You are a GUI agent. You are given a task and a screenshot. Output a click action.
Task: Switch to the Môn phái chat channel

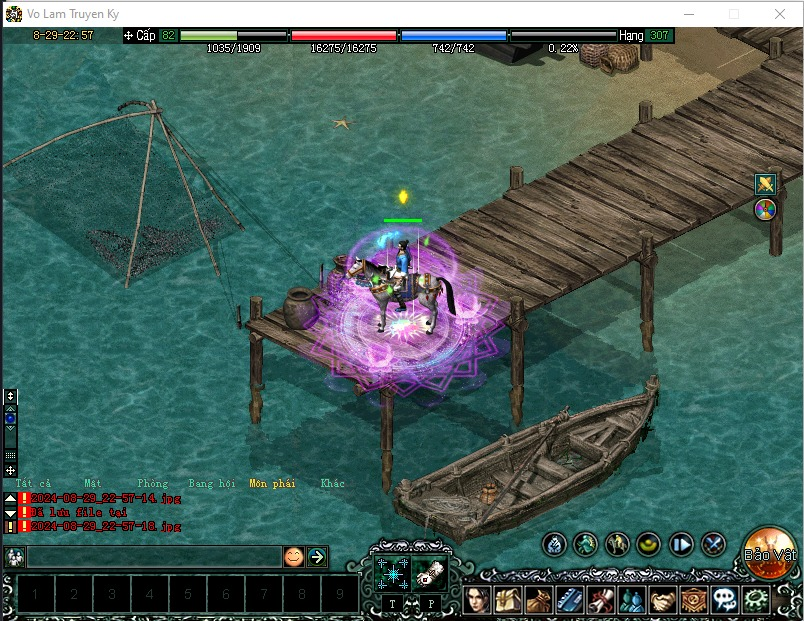point(272,484)
